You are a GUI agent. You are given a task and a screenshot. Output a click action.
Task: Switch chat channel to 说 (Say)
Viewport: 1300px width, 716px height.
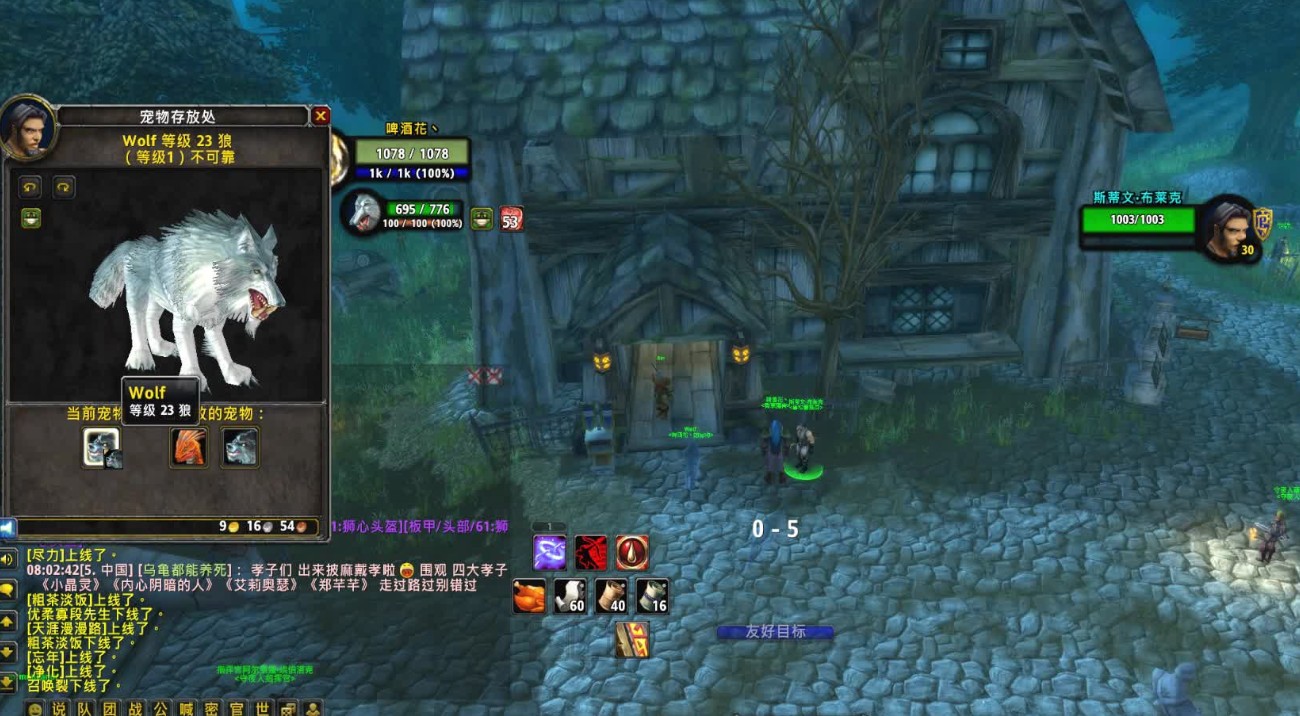pyautogui.click(x=60, y=708)
